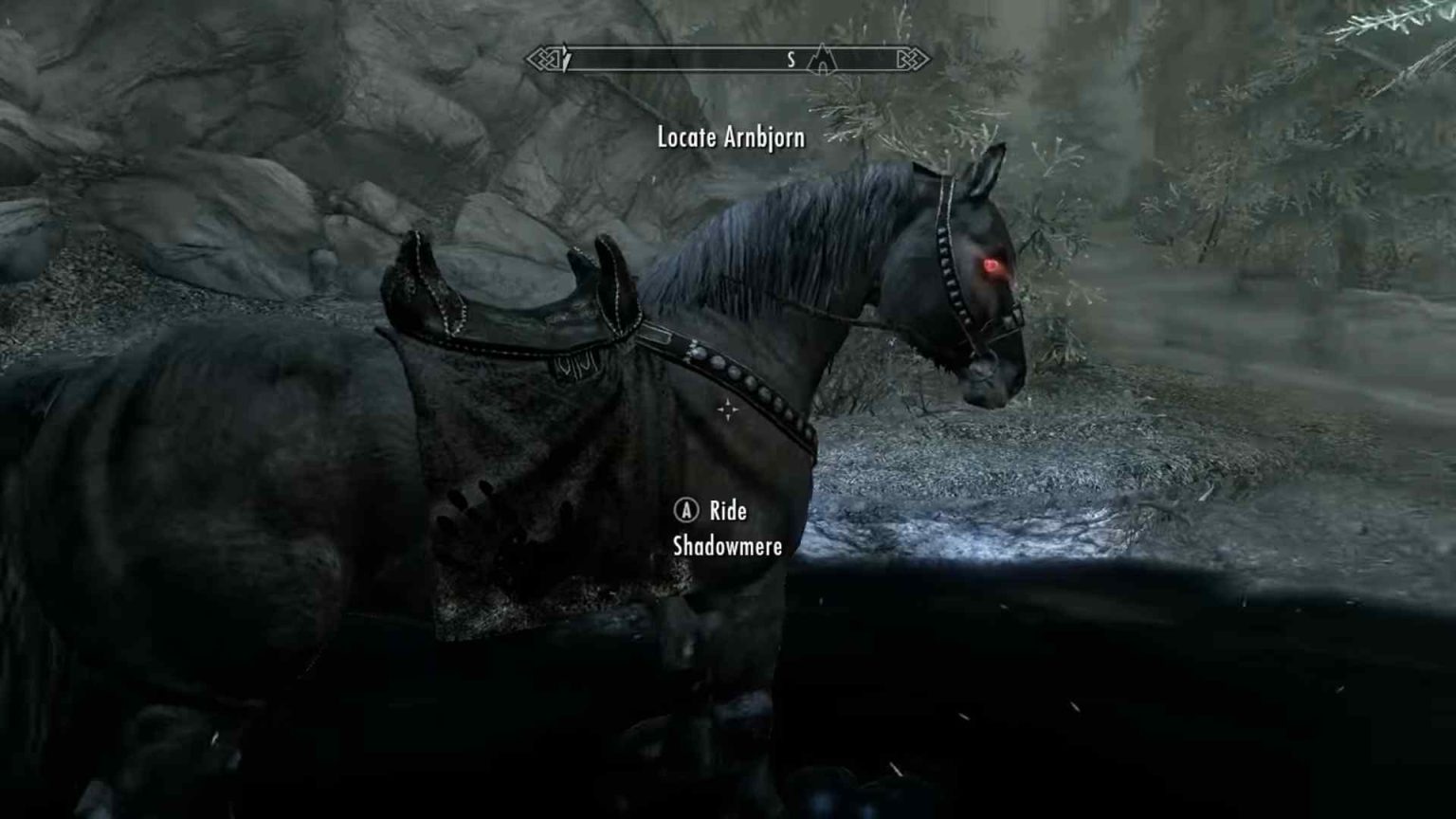Select the mountain quest marker on the compass
The height and width of the screenshot is (819, 1456).
[821, 60]
